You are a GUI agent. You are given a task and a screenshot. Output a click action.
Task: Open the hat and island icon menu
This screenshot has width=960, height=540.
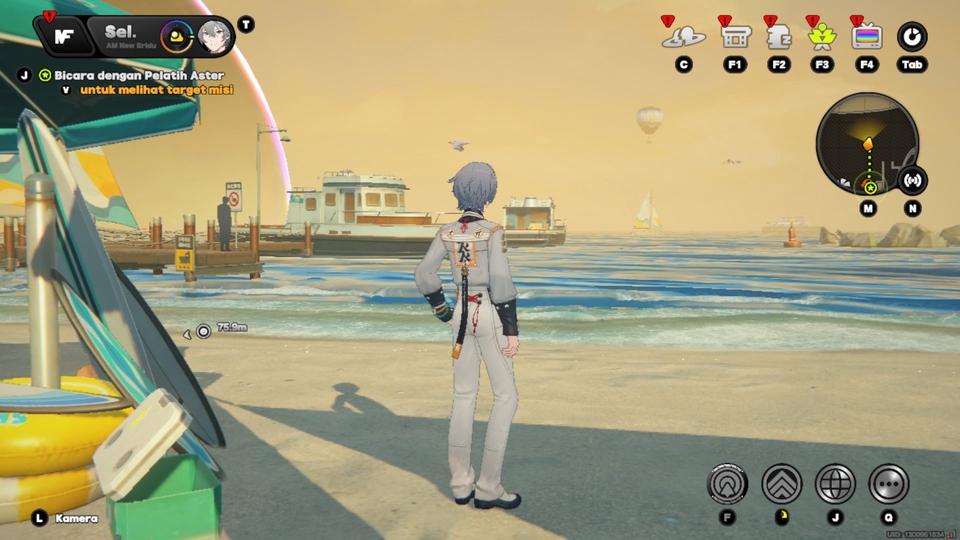click(684, 37)
